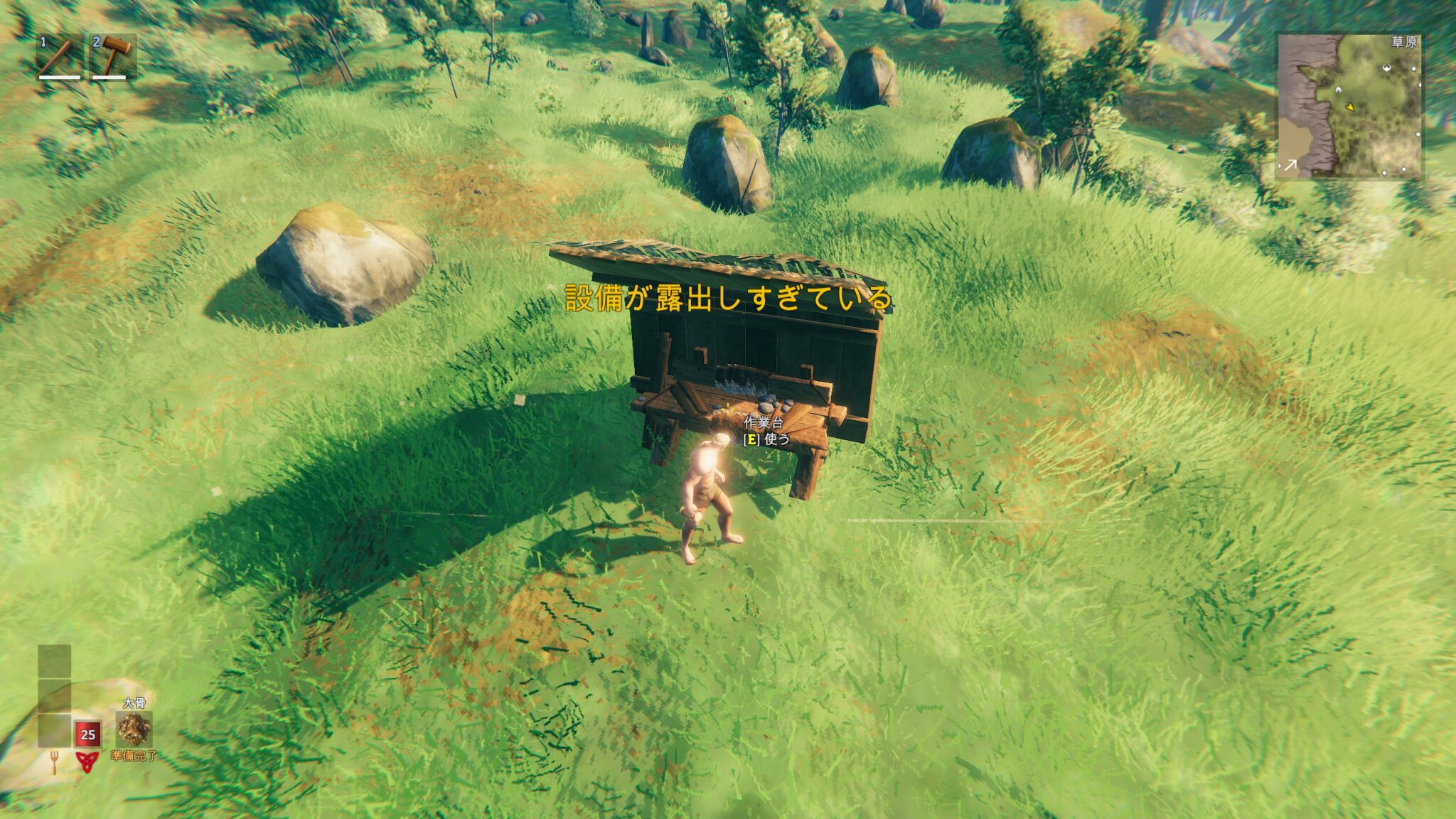The image size is (1456, 819).
Task: Toggle the 準備完了 power ready indicator
Action: pyautogui.click(x=134, y=756)
